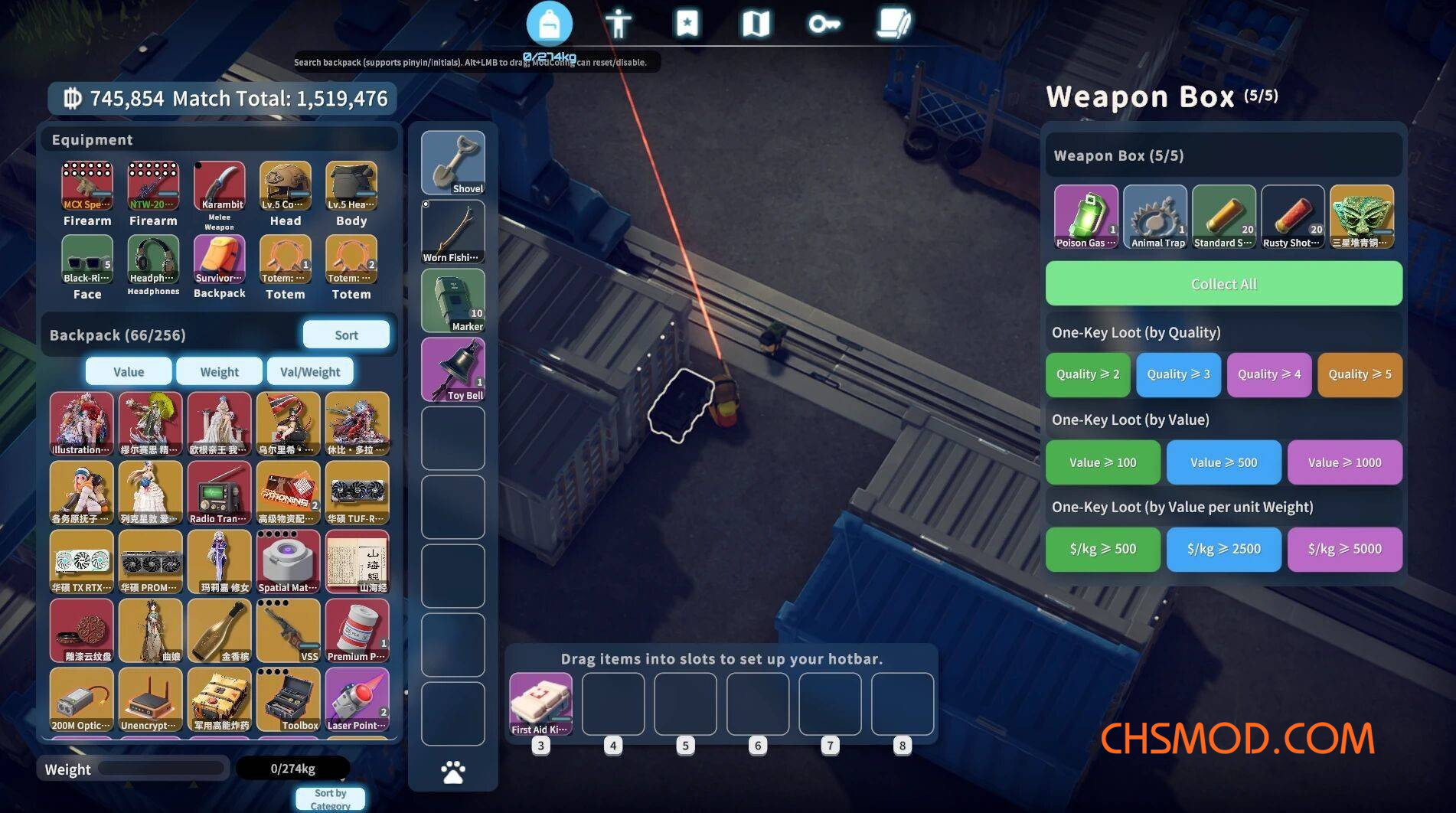Screen dimensions: 1456x813
Task: Sort the backpack contents
Action: (346, 335)
